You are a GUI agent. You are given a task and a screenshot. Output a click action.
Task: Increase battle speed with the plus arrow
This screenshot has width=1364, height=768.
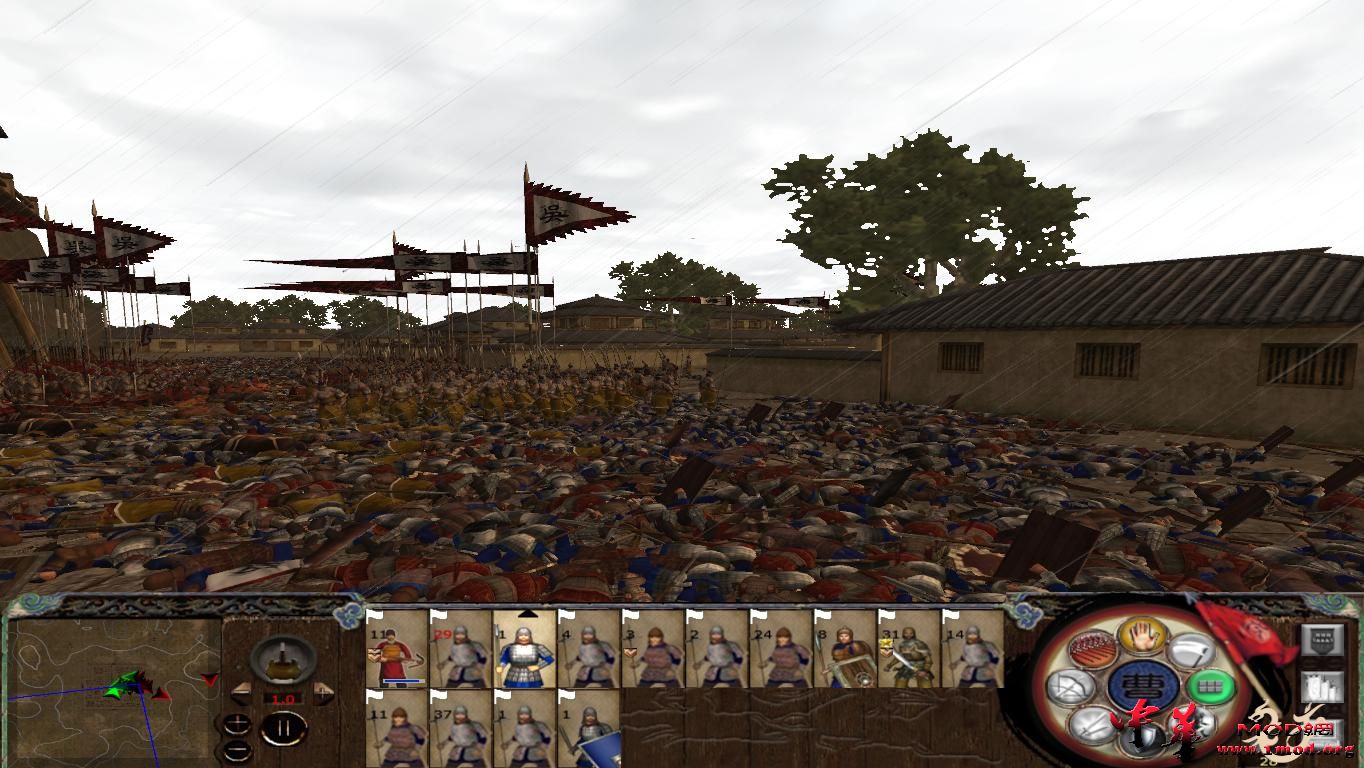322,693
